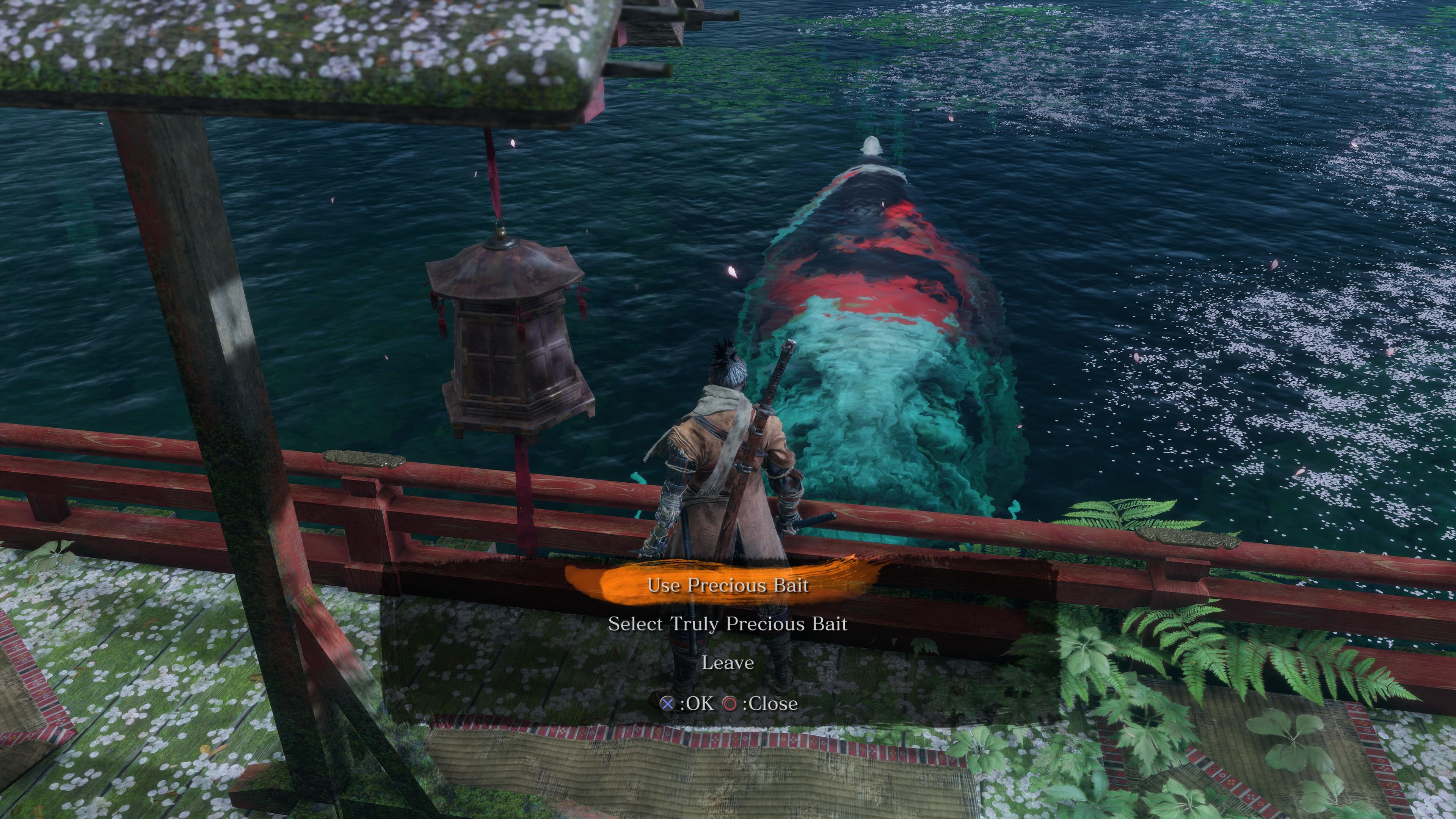The width and height of the screenshot is (1456, 819).
Task: Select Truly Precious Bait option
Action: click(728, 624)
